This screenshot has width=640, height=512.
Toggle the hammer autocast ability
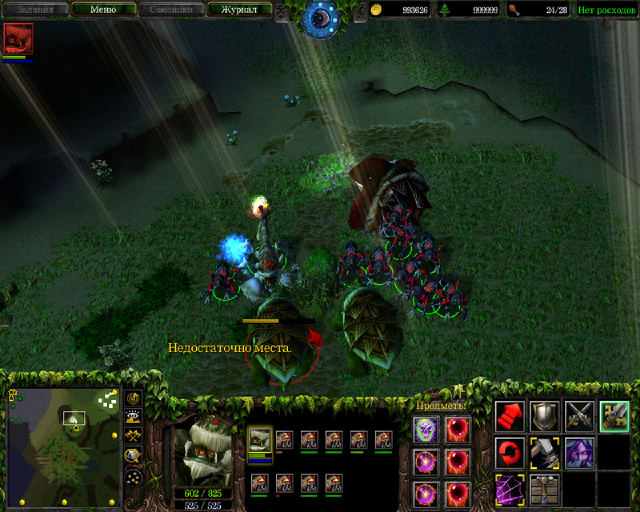point(545,452)
